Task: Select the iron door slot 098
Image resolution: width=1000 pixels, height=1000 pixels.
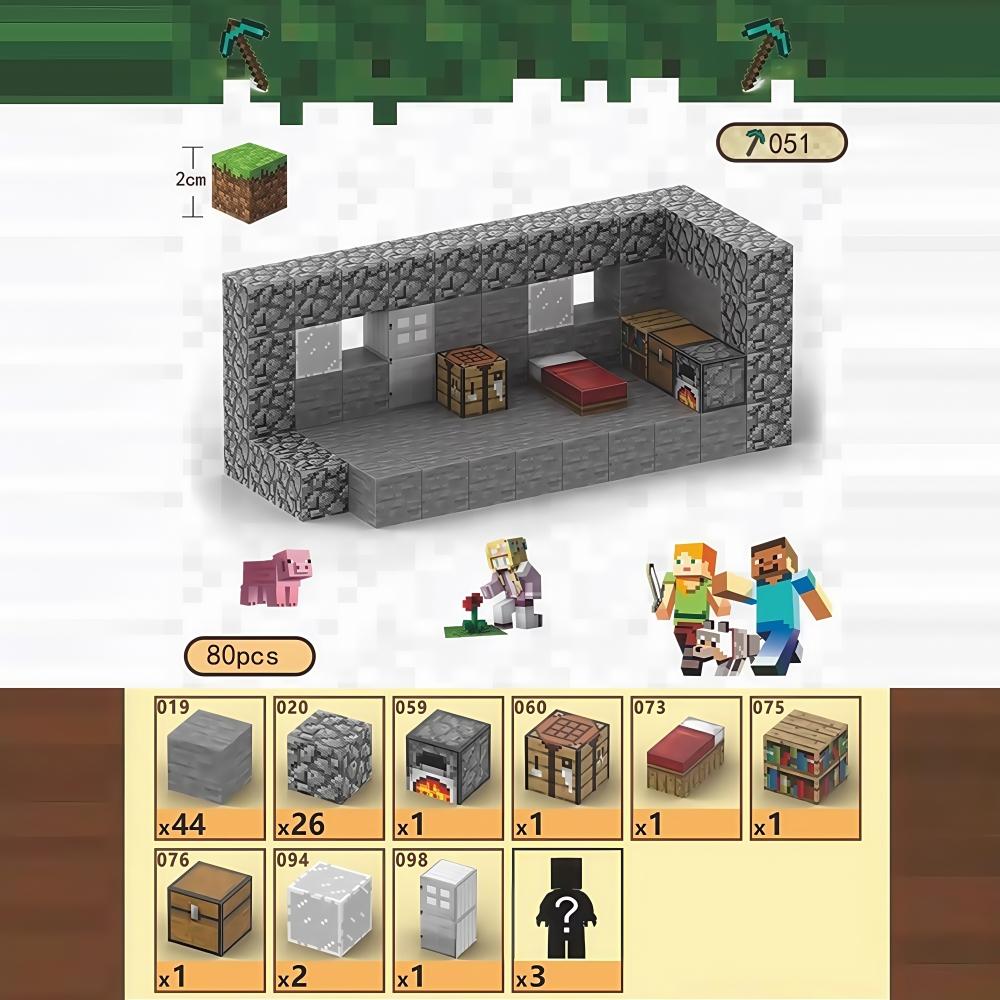Action: (448, 919)
